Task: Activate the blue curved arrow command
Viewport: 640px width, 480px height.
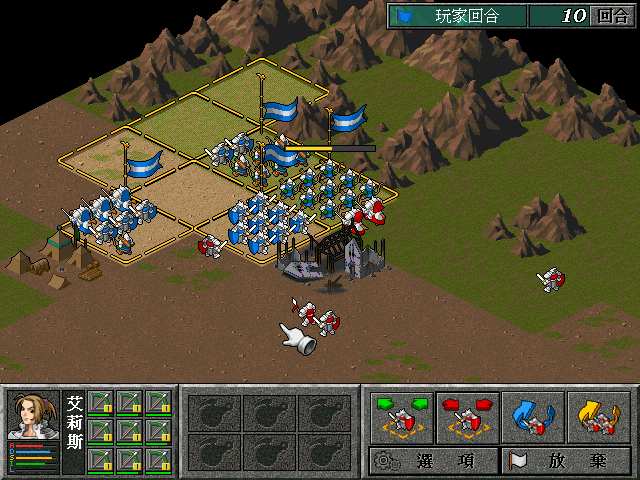Action: [x=532, y=417]
